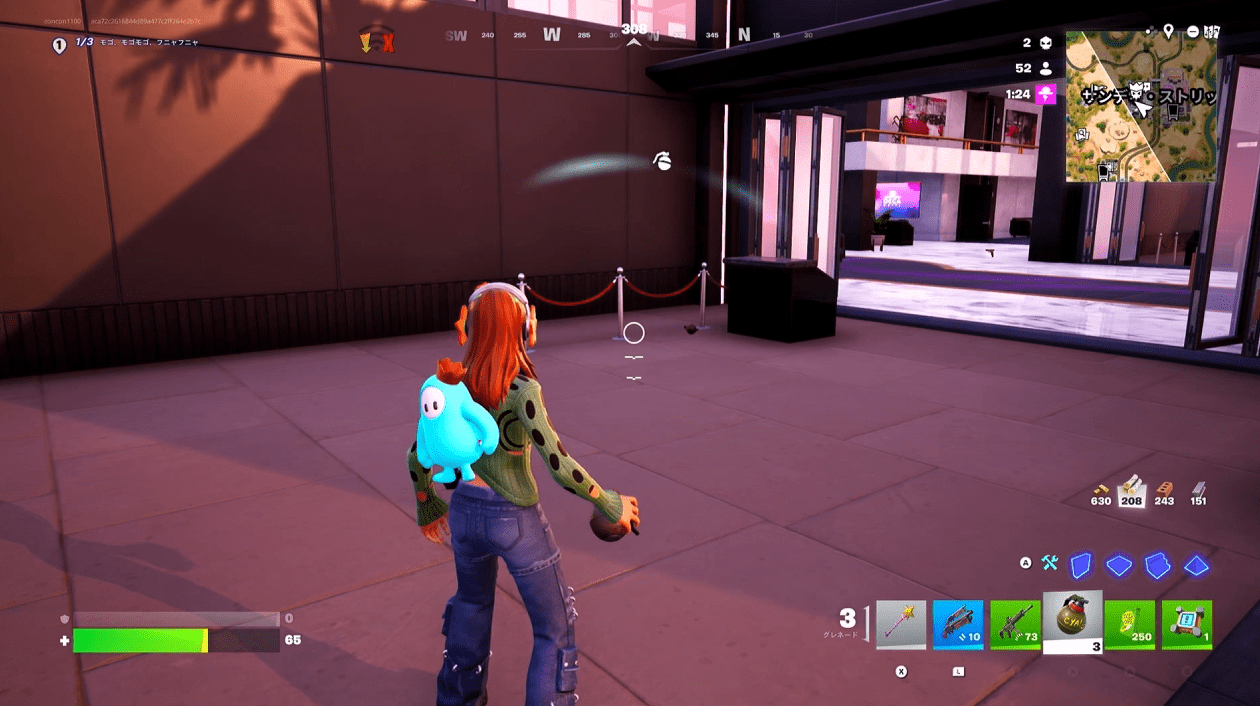Select wood building material
This screenshot has width=1260, height=706.
[x=1132, y=487]
